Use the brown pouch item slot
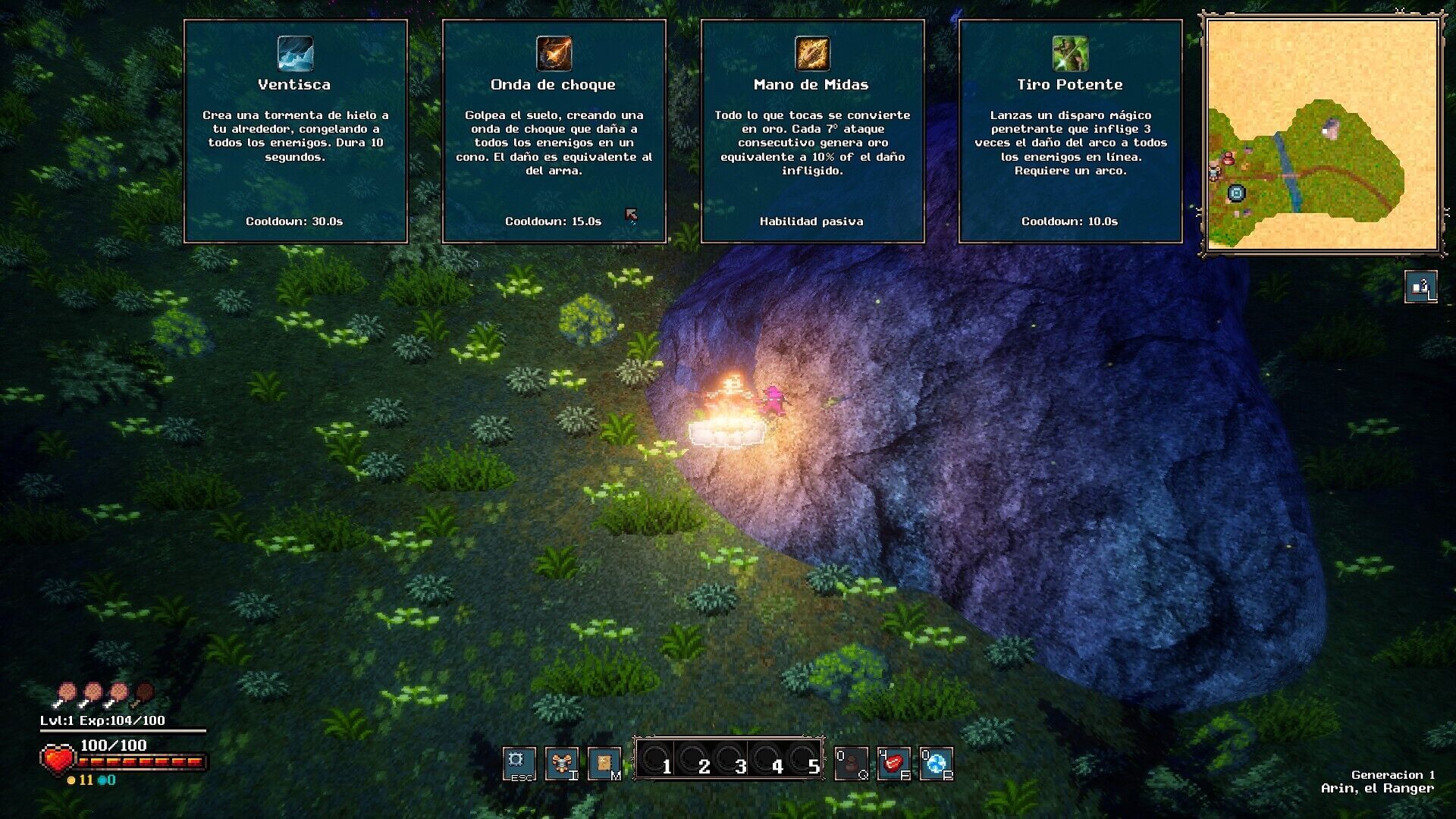1456x819 pixels. 851,764
